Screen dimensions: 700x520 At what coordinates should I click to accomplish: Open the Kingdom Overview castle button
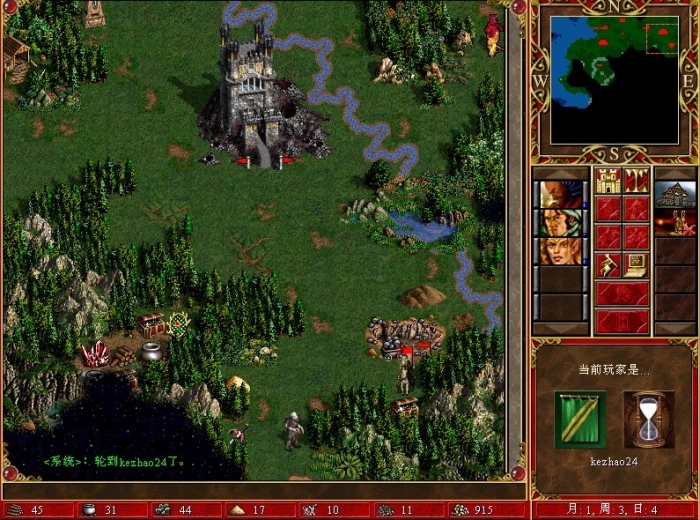point(608,180)
